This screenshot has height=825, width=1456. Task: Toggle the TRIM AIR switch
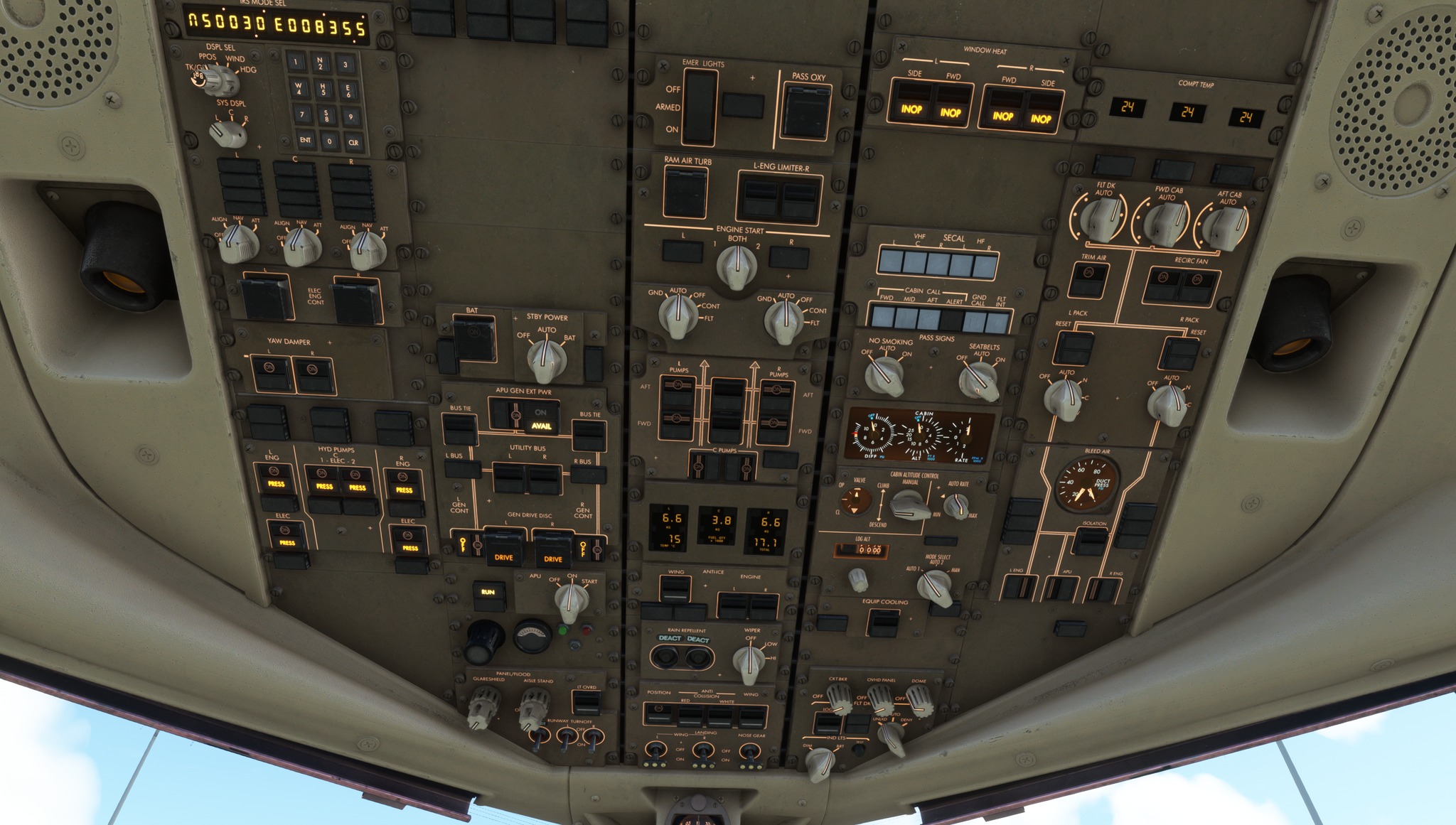[x=1087, y=279]
